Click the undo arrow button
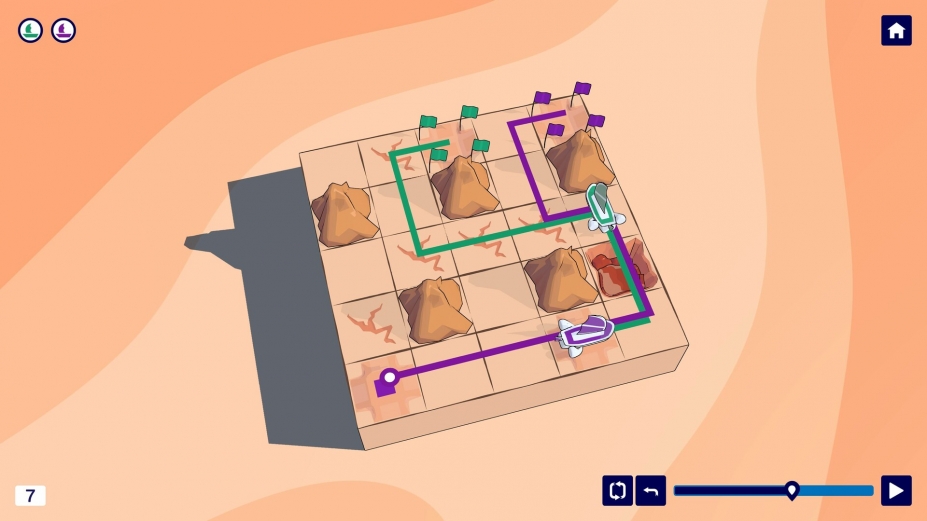 point(650,490)
